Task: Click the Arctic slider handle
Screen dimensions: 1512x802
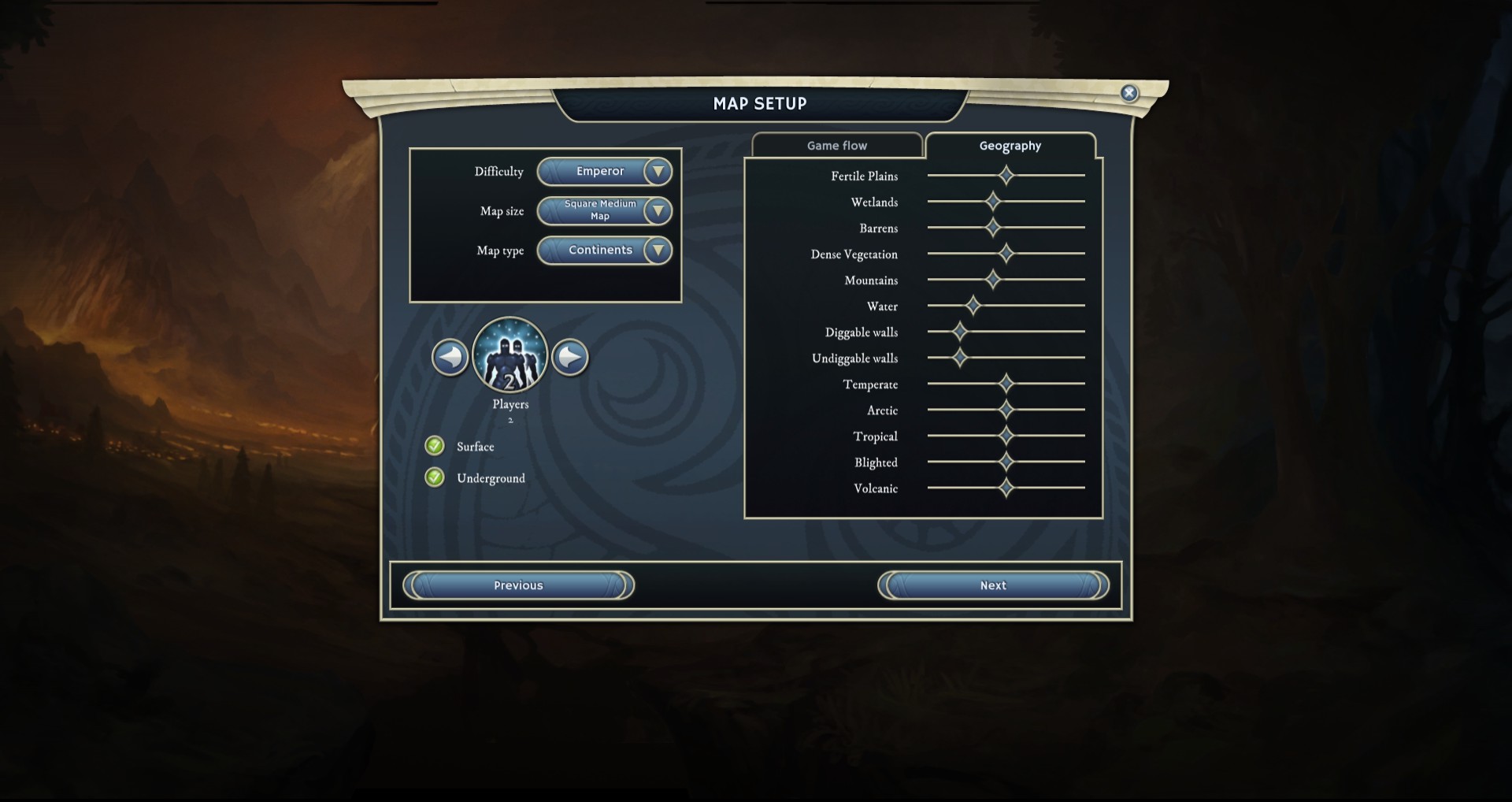Action: 1006,410
